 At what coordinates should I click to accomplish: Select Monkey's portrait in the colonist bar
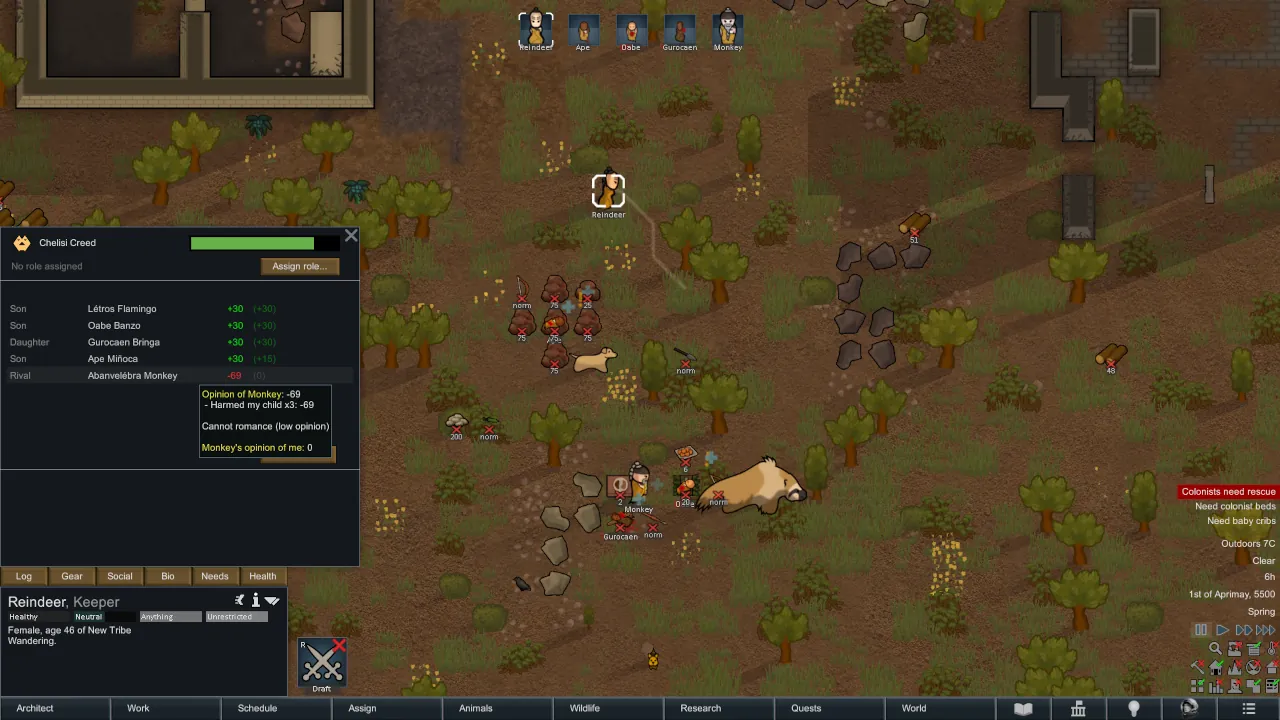click(x=728, y=30)
